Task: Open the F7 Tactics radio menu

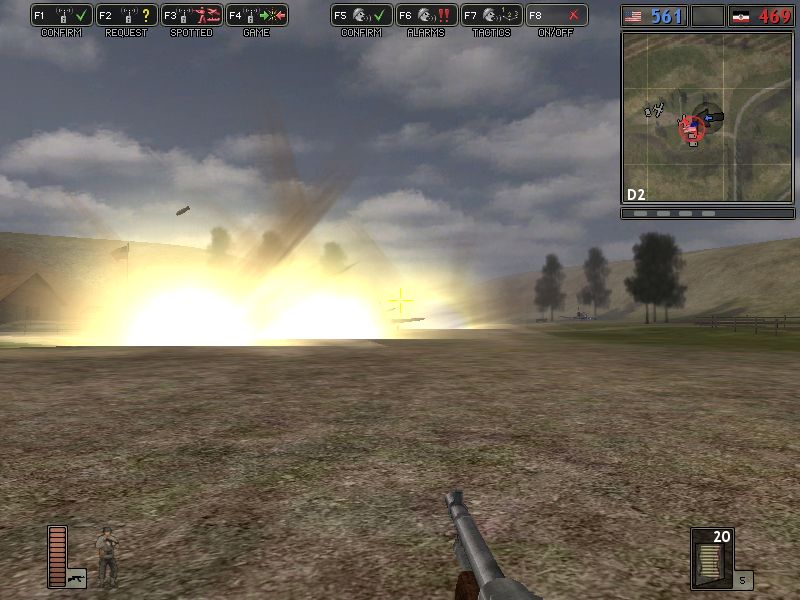Action: click(x=491, y=16)
